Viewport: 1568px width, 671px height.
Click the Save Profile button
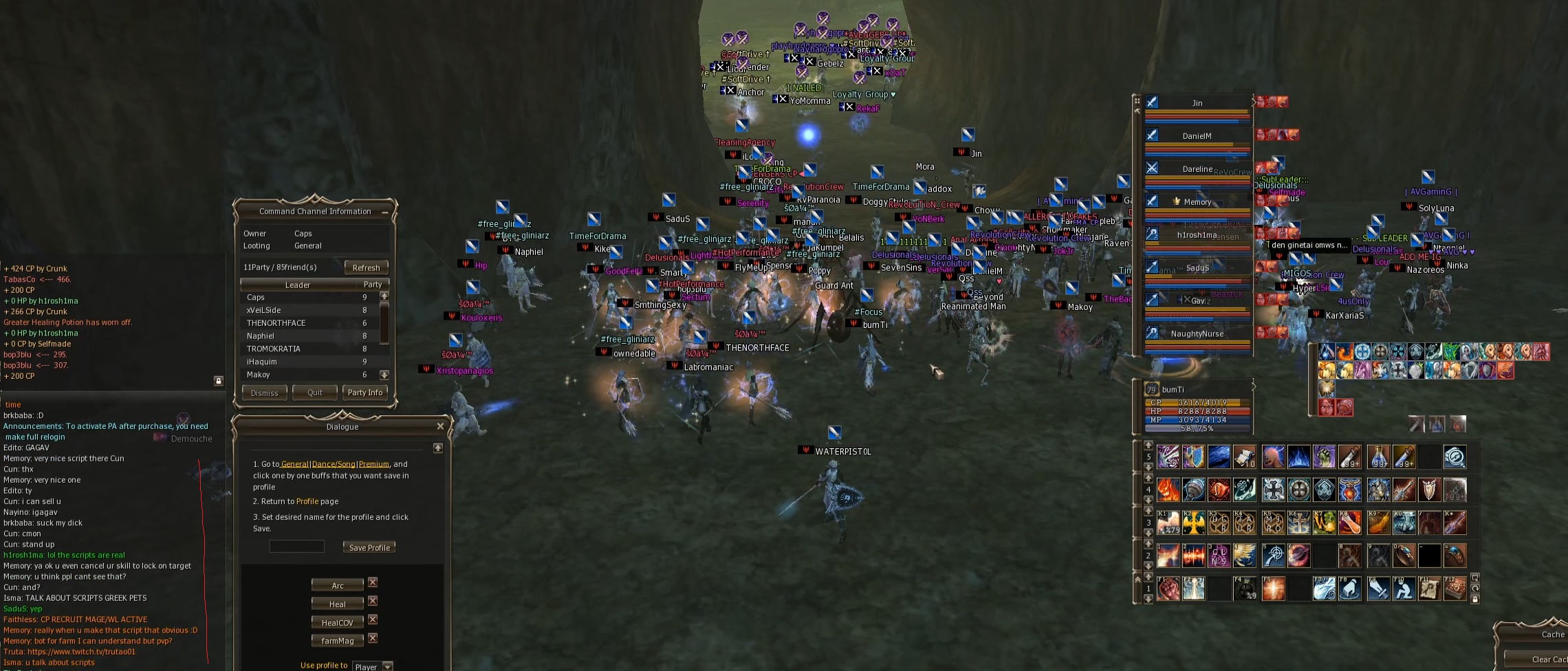[x=369, y=547]
